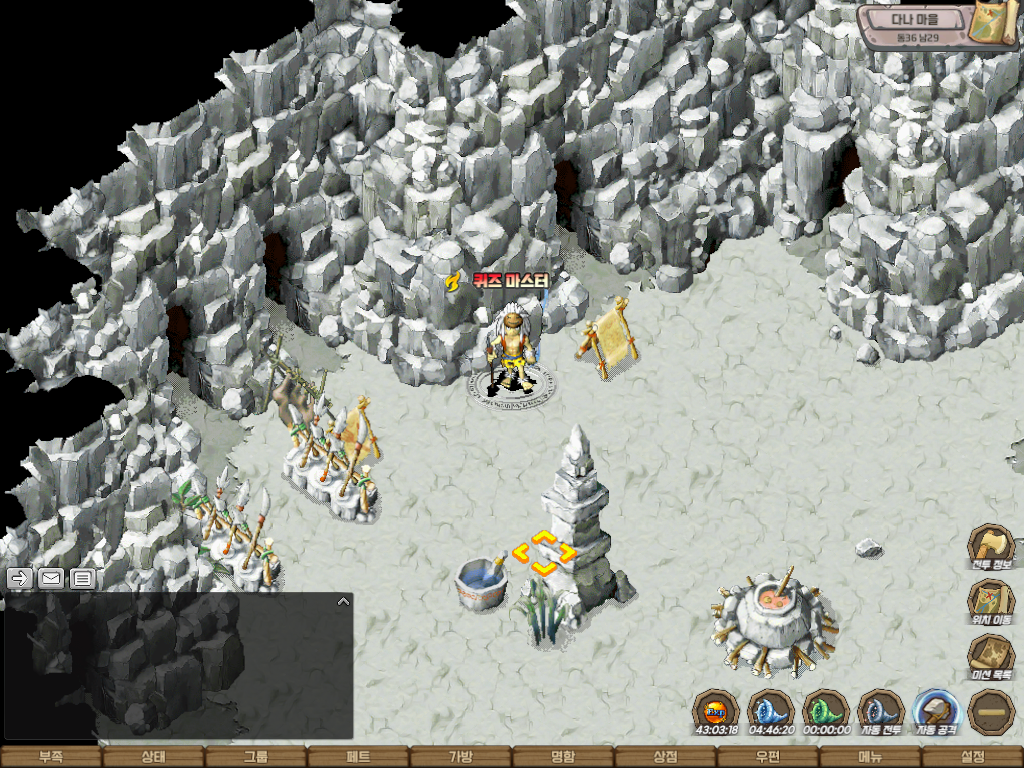Open the 설정 (settings) menu
This screenshot has width=1024, height=768.
tap(972, 757)
